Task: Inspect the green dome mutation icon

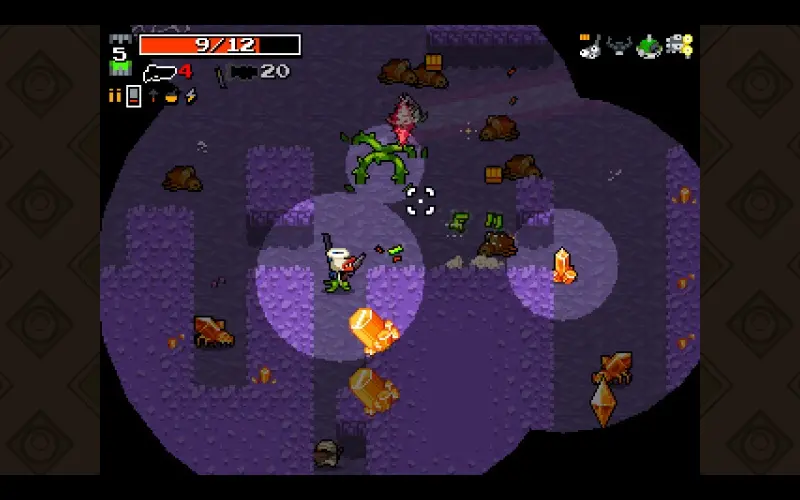Action: pyautogui.click(x=649, y=46)
